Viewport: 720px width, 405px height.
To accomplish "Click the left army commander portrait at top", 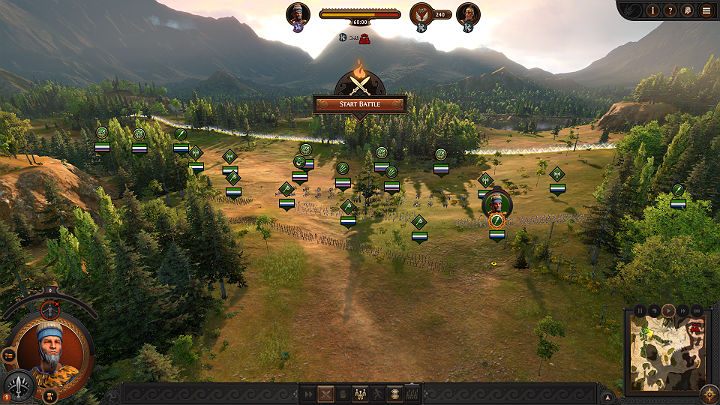I will pyautogui.click(x=297, y=14).
